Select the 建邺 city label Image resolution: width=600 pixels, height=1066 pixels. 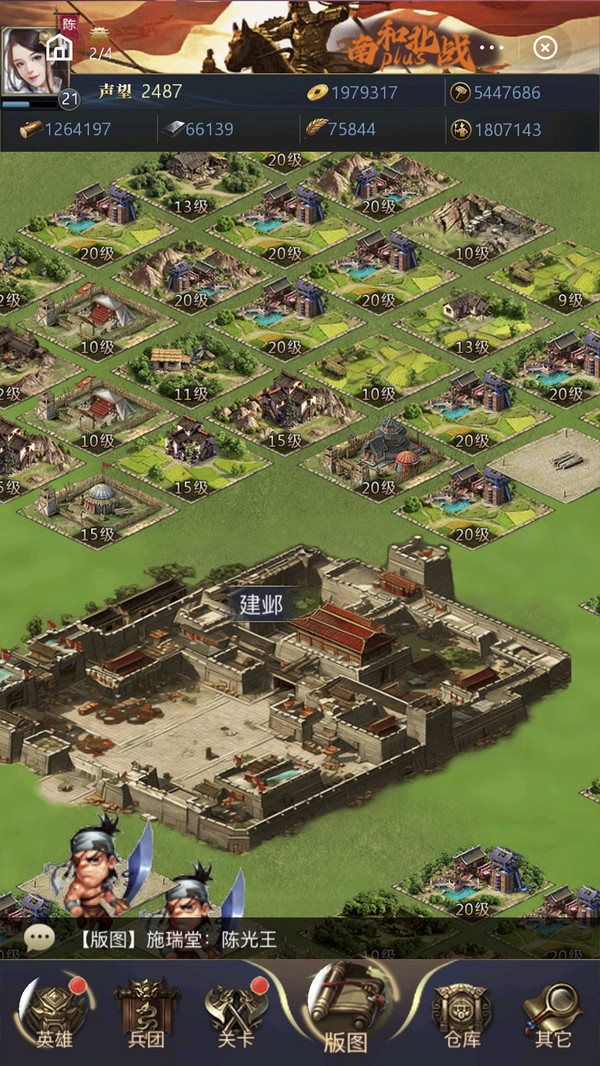(x=260, y=604)
